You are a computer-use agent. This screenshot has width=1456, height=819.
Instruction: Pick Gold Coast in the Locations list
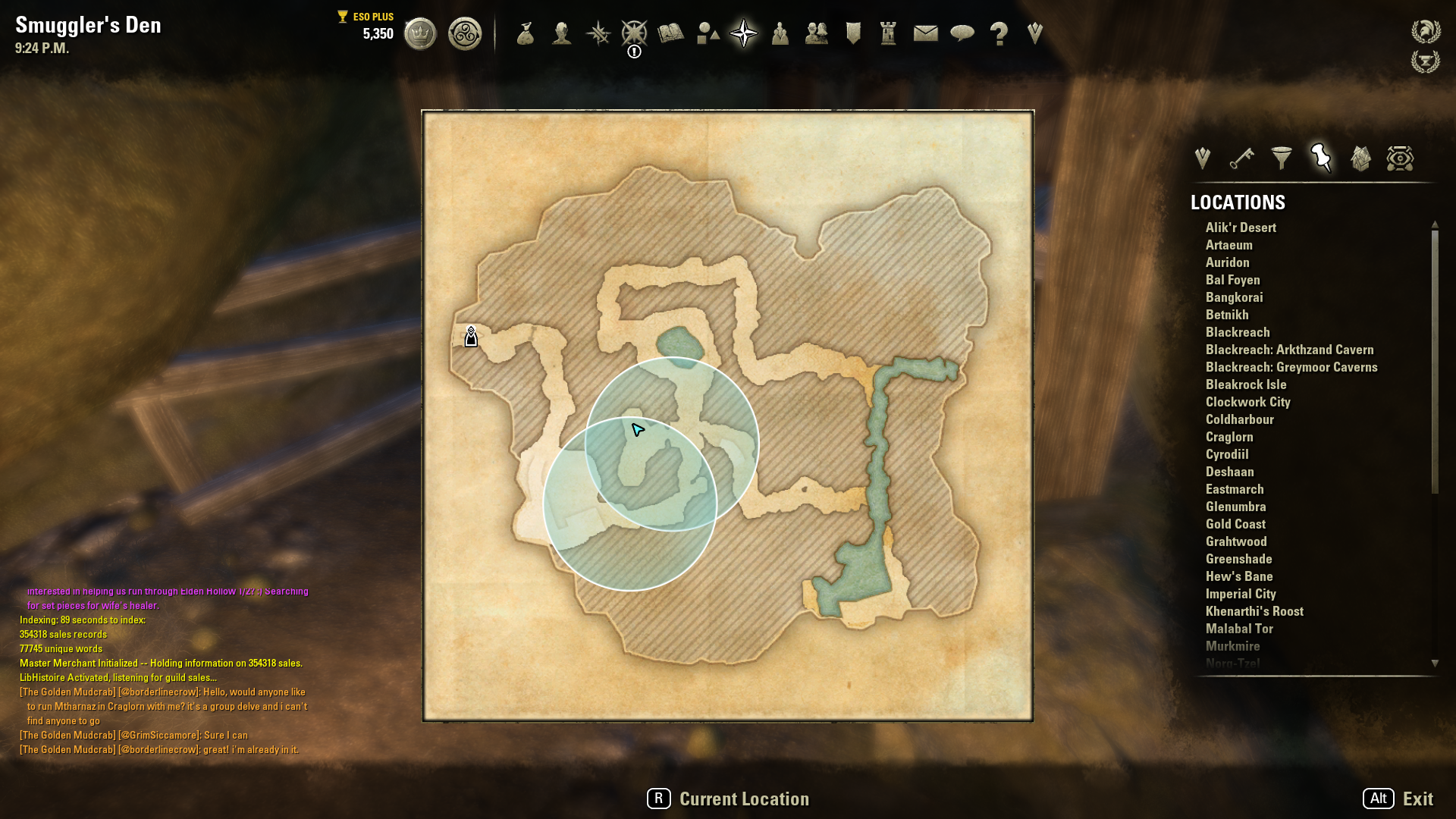(1235, 524)
